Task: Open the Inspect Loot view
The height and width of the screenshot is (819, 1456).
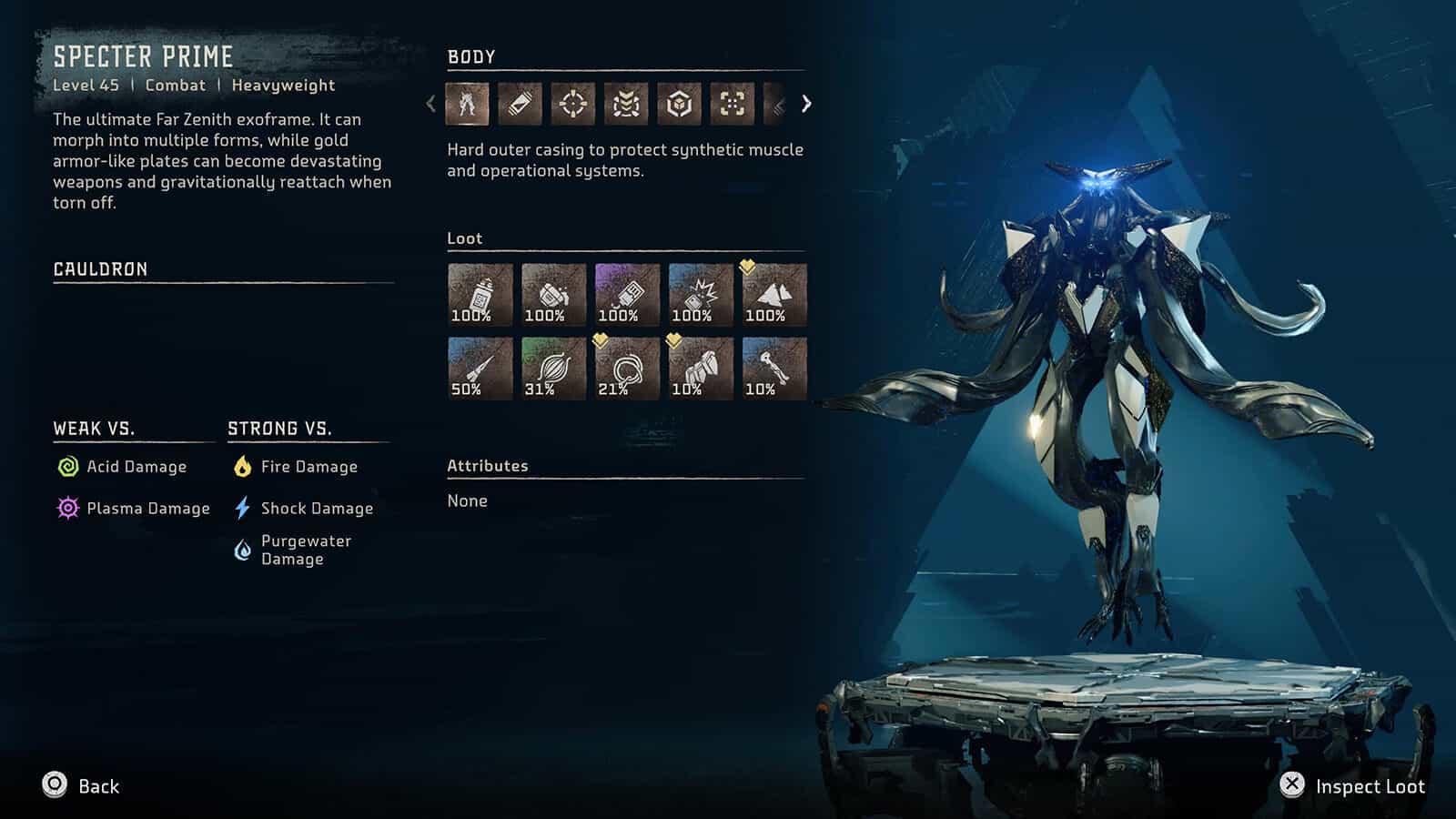Action: pos(1352,786)
